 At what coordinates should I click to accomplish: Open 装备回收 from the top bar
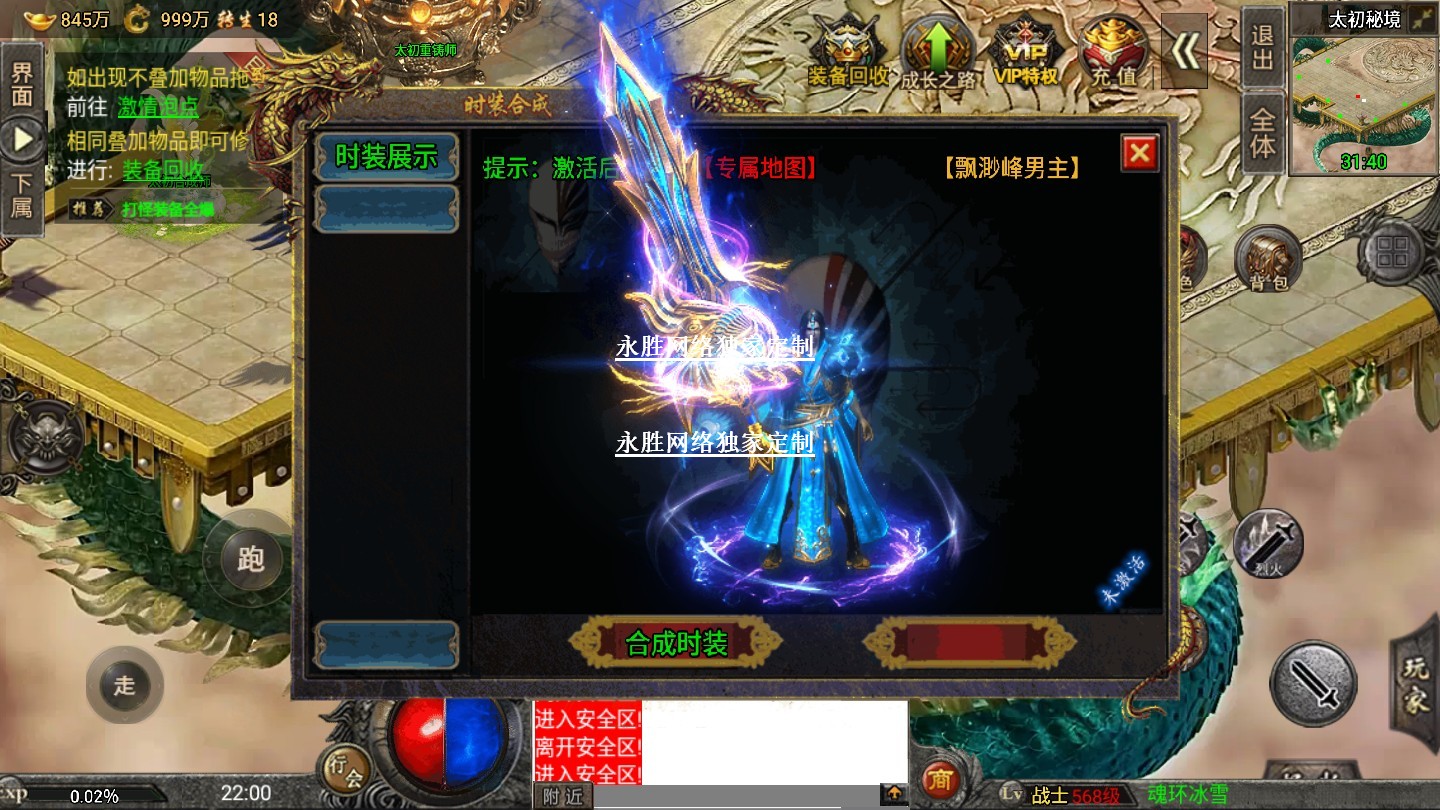pos(849,54)
